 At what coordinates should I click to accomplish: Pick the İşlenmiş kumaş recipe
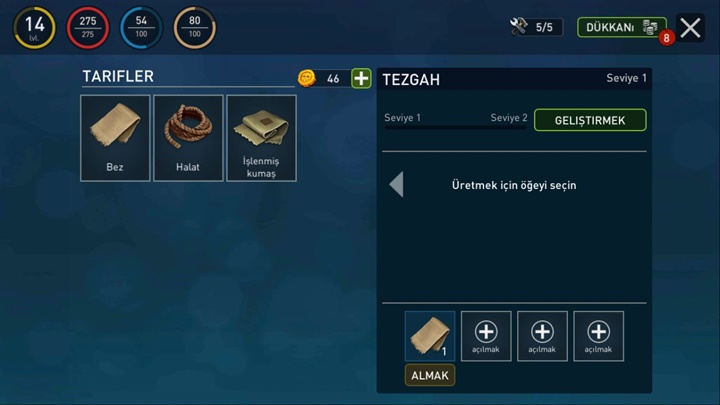click(261, 138)
